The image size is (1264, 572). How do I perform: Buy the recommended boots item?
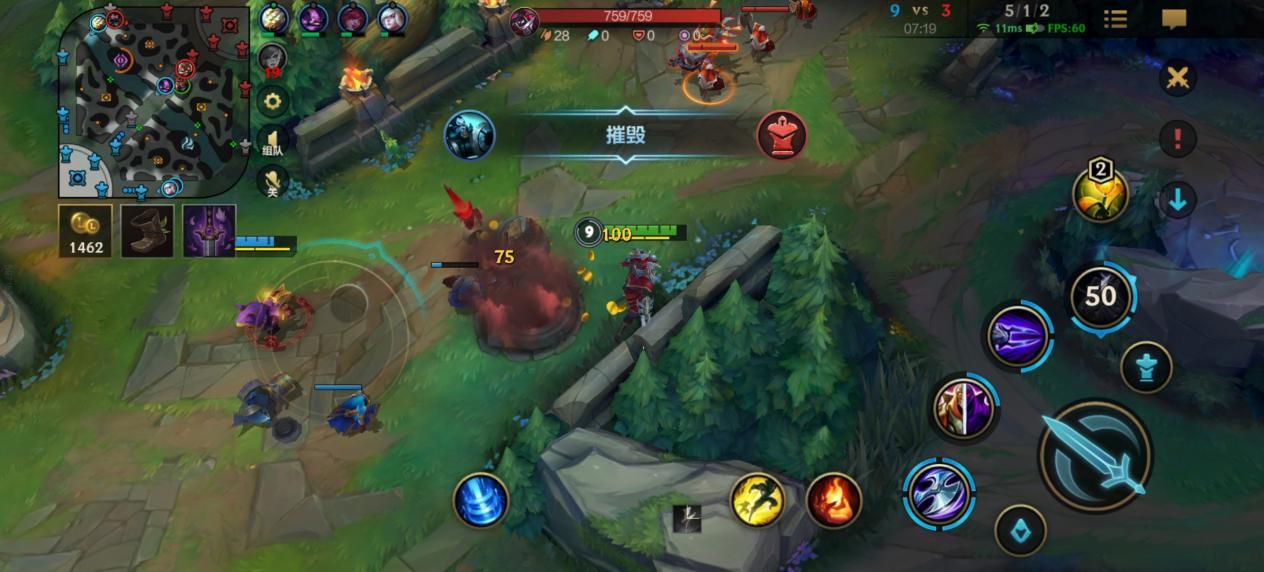tap(147, 231)
